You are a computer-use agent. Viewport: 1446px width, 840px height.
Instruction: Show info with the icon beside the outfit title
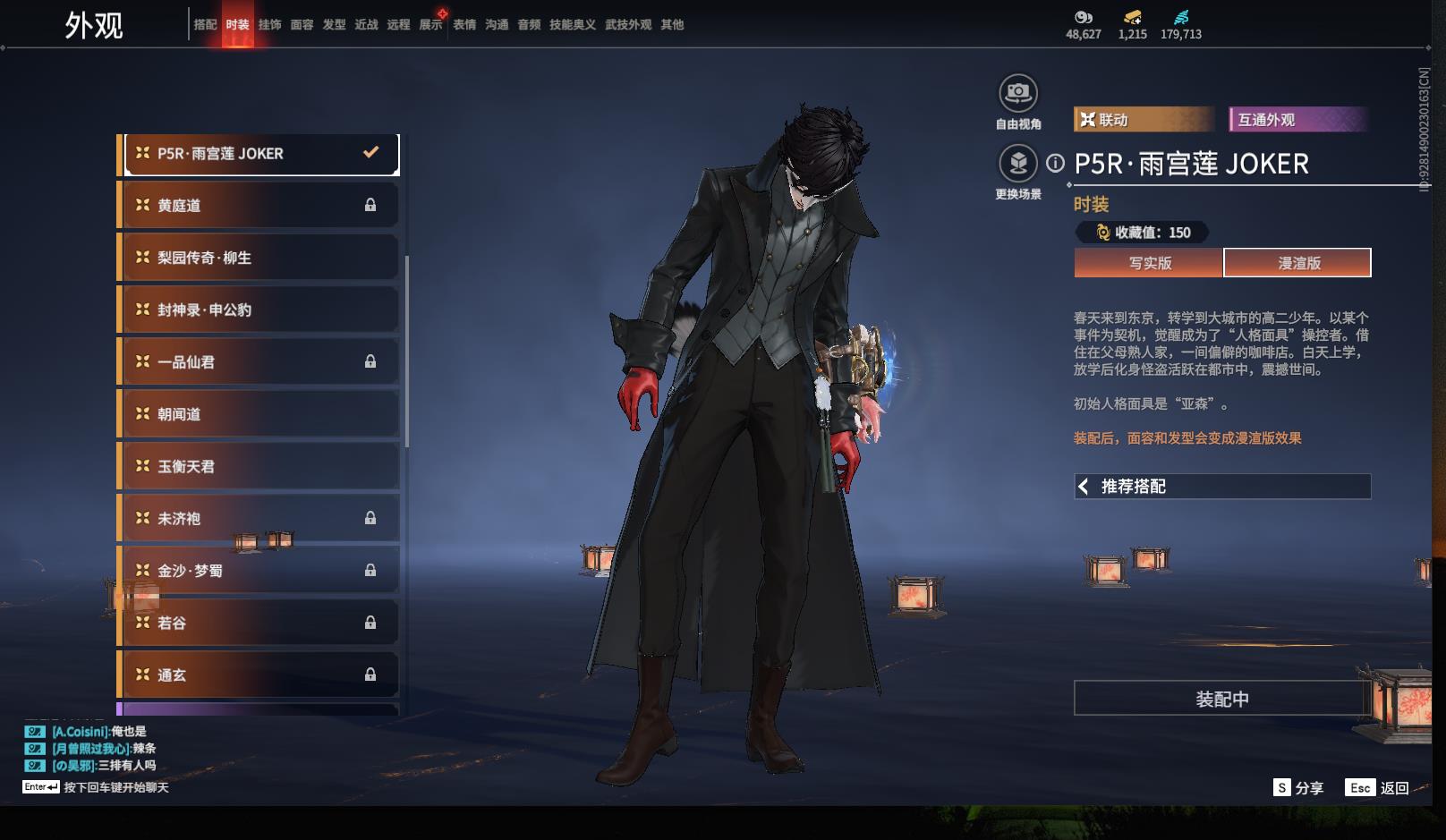(1056, 163)
